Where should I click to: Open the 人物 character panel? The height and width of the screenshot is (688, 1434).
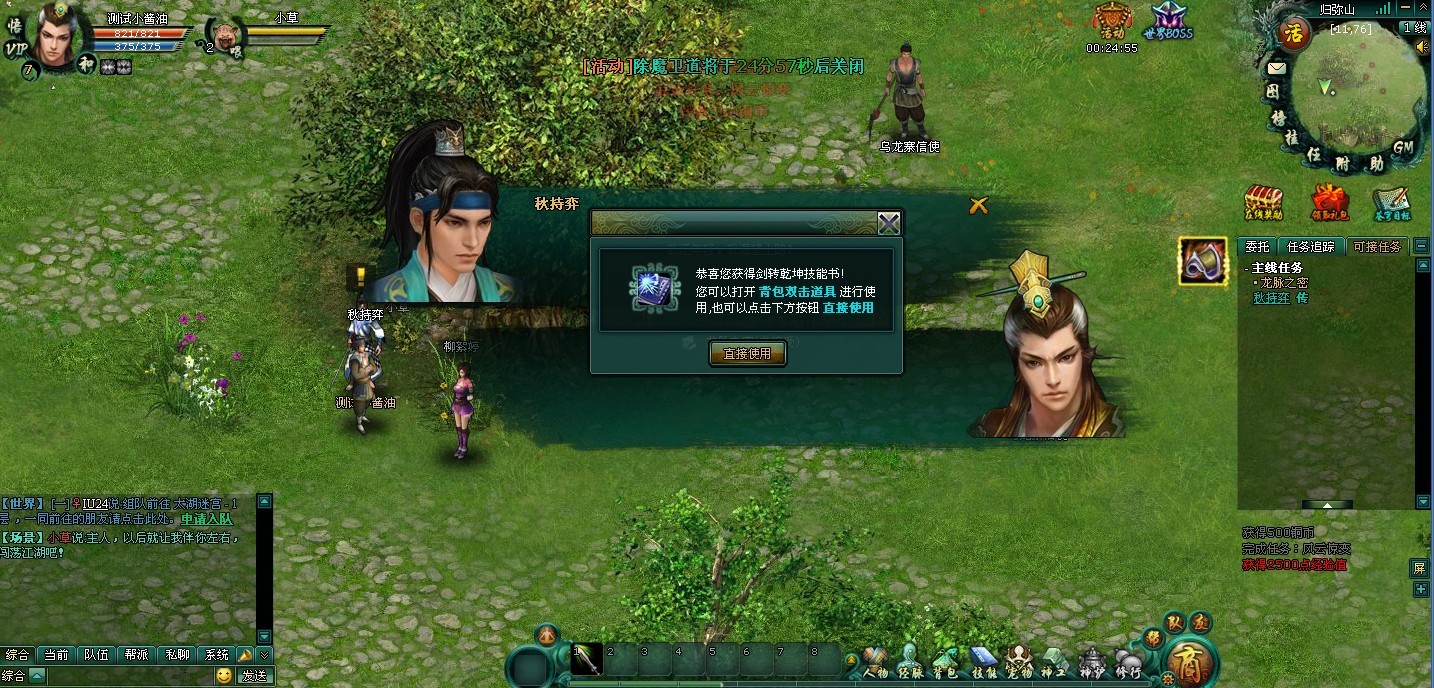point(875,663)
